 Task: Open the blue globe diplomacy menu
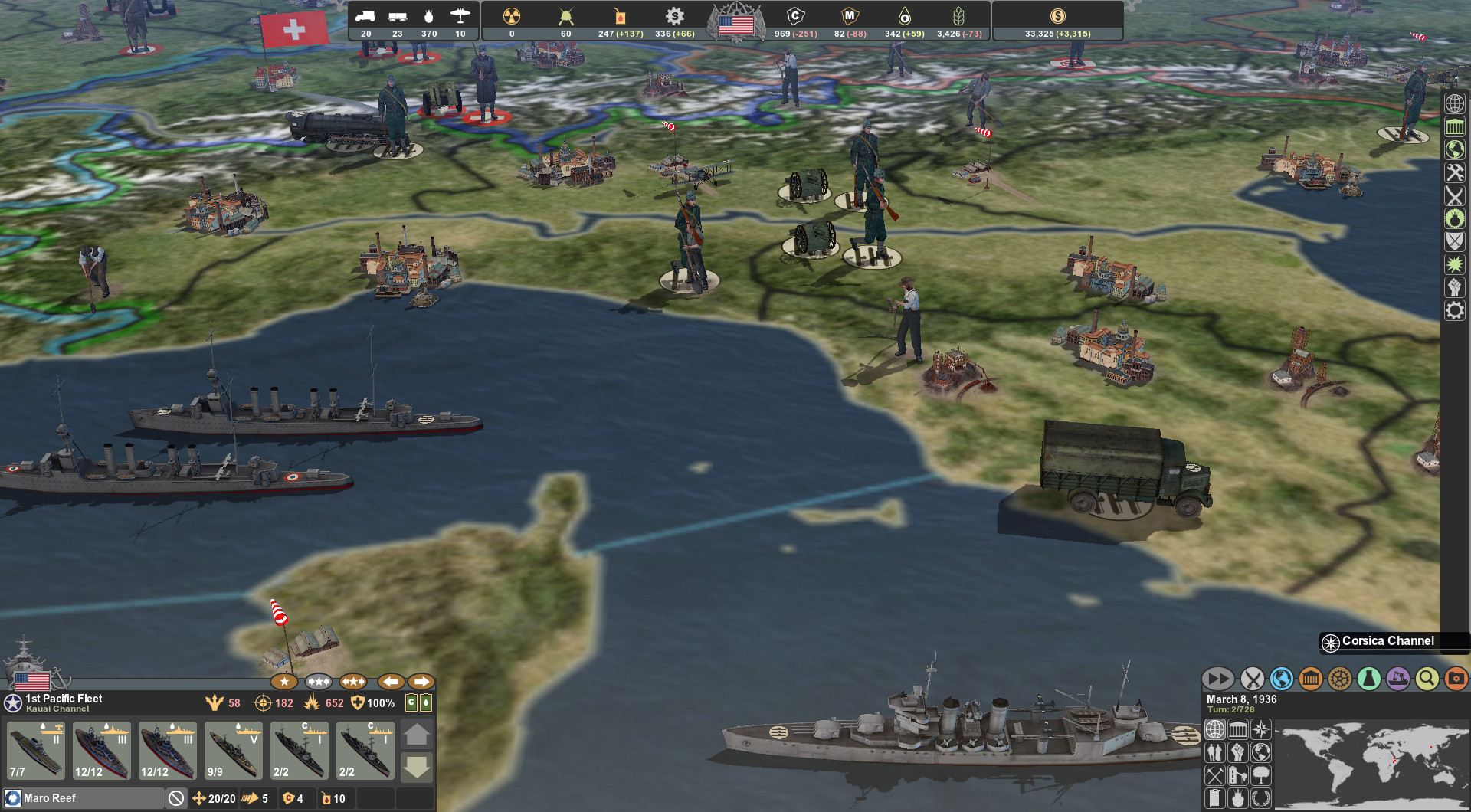(1281, 679)
